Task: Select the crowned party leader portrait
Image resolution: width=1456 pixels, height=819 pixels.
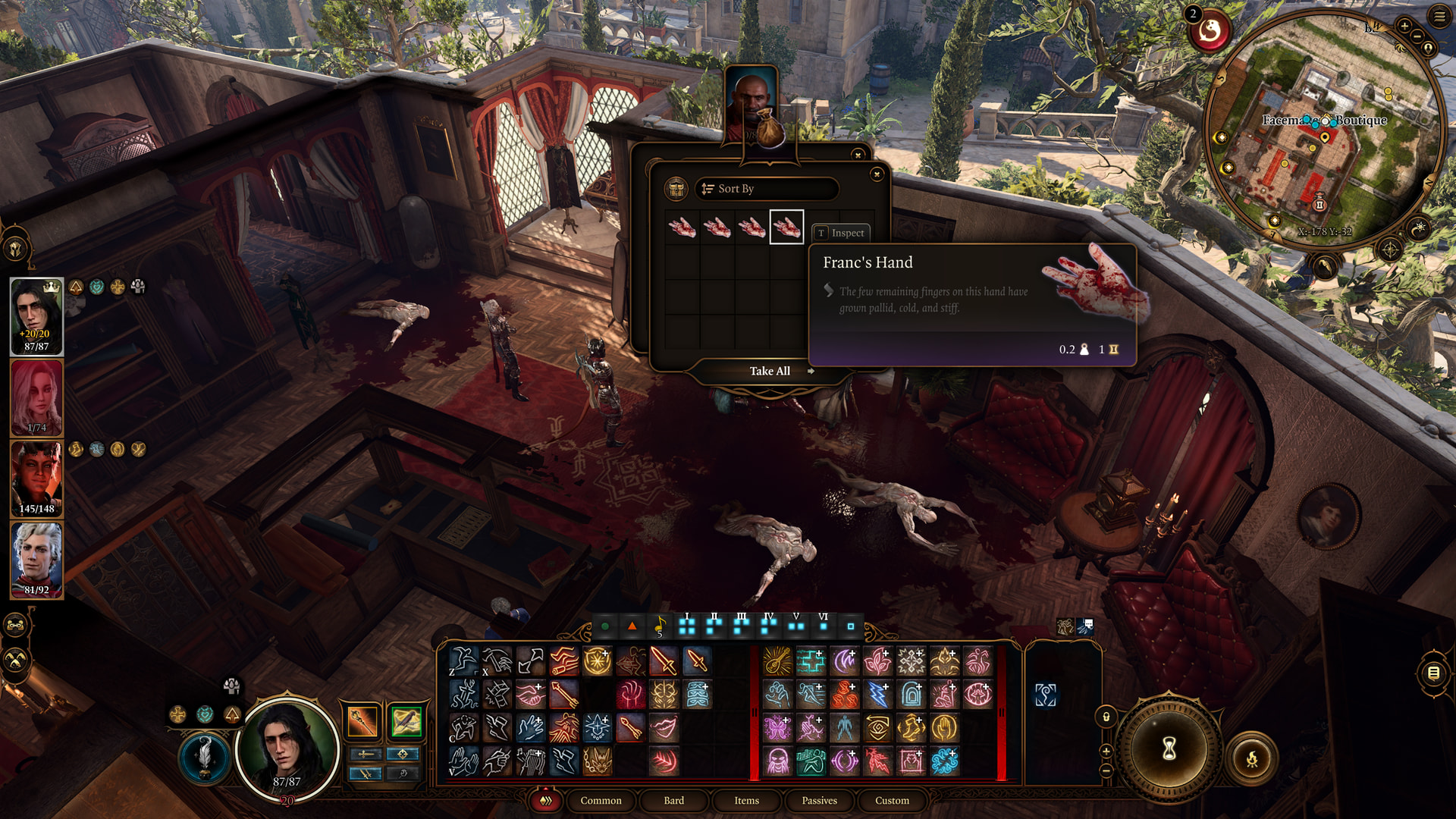Action: click(36, 316)
